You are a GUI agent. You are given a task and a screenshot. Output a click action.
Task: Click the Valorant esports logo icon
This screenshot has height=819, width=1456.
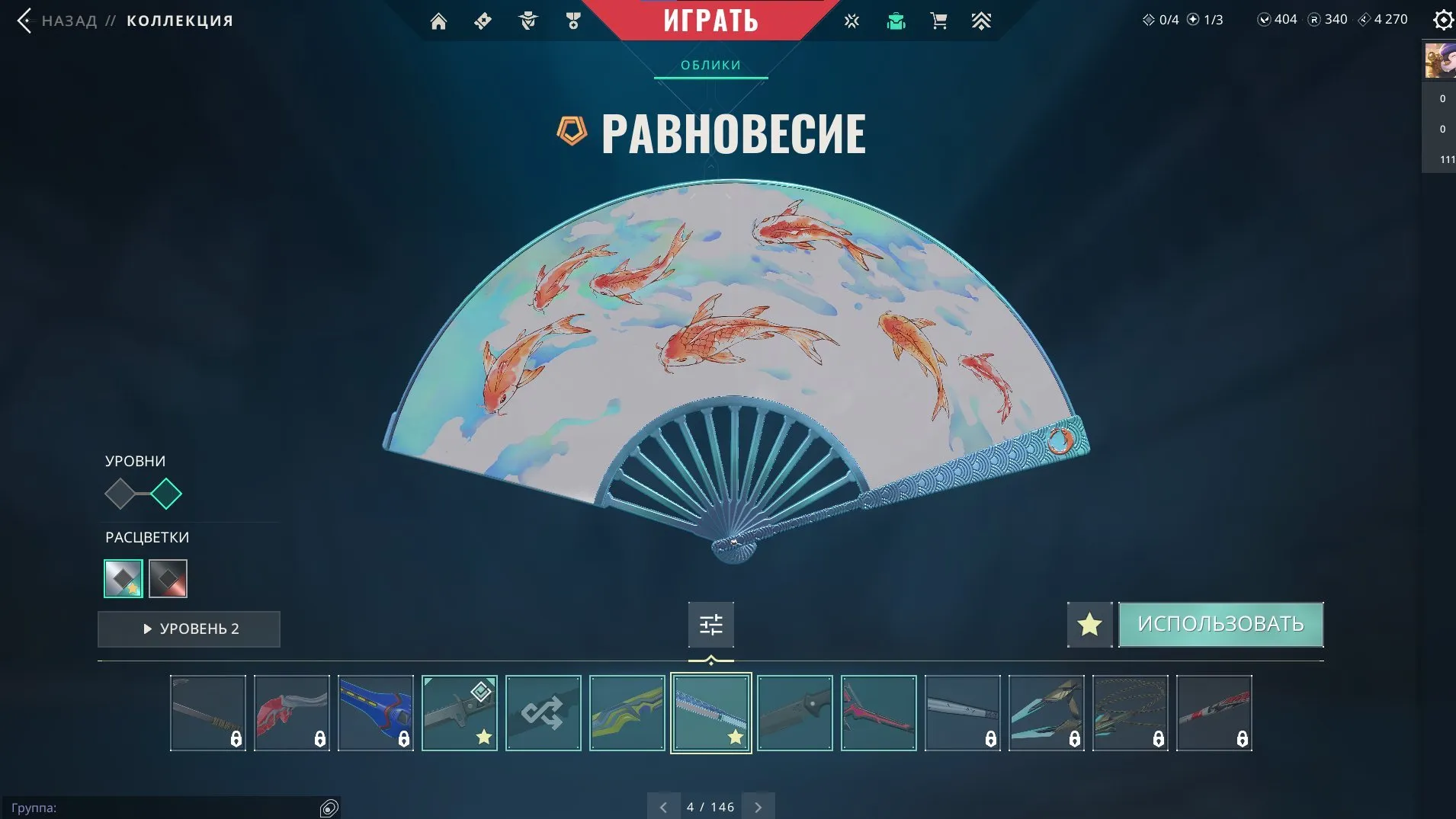[x=851, y=21]
